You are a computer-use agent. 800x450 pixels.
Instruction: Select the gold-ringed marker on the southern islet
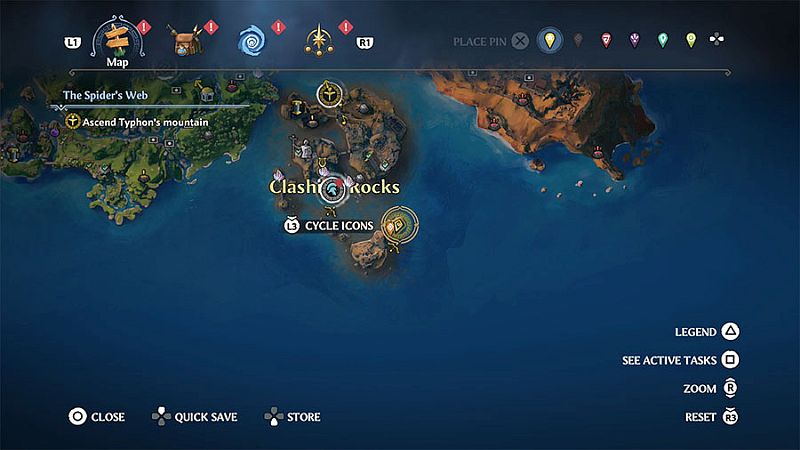[x=399, y=225]
